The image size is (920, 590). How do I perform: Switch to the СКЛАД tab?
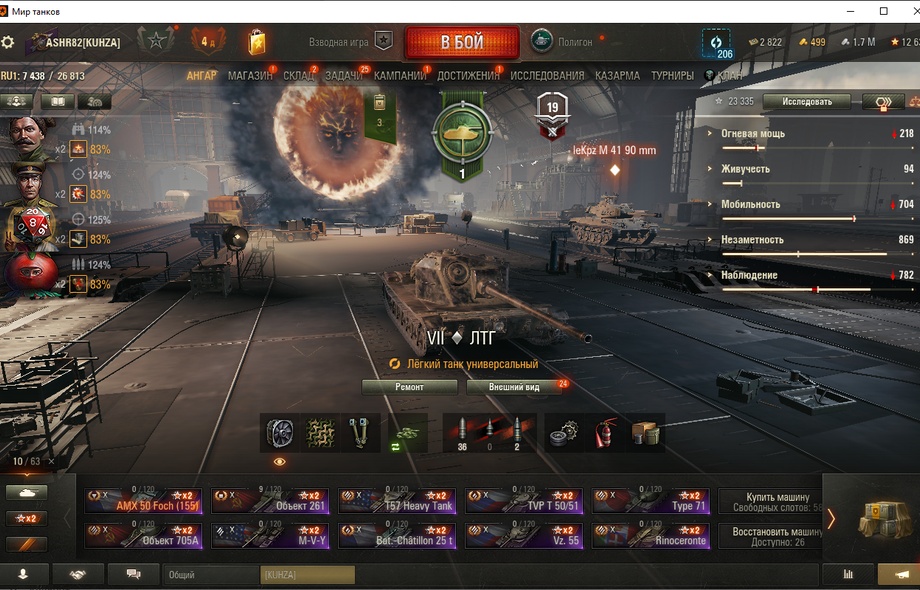pyautogui.click(x=298, y=76)
